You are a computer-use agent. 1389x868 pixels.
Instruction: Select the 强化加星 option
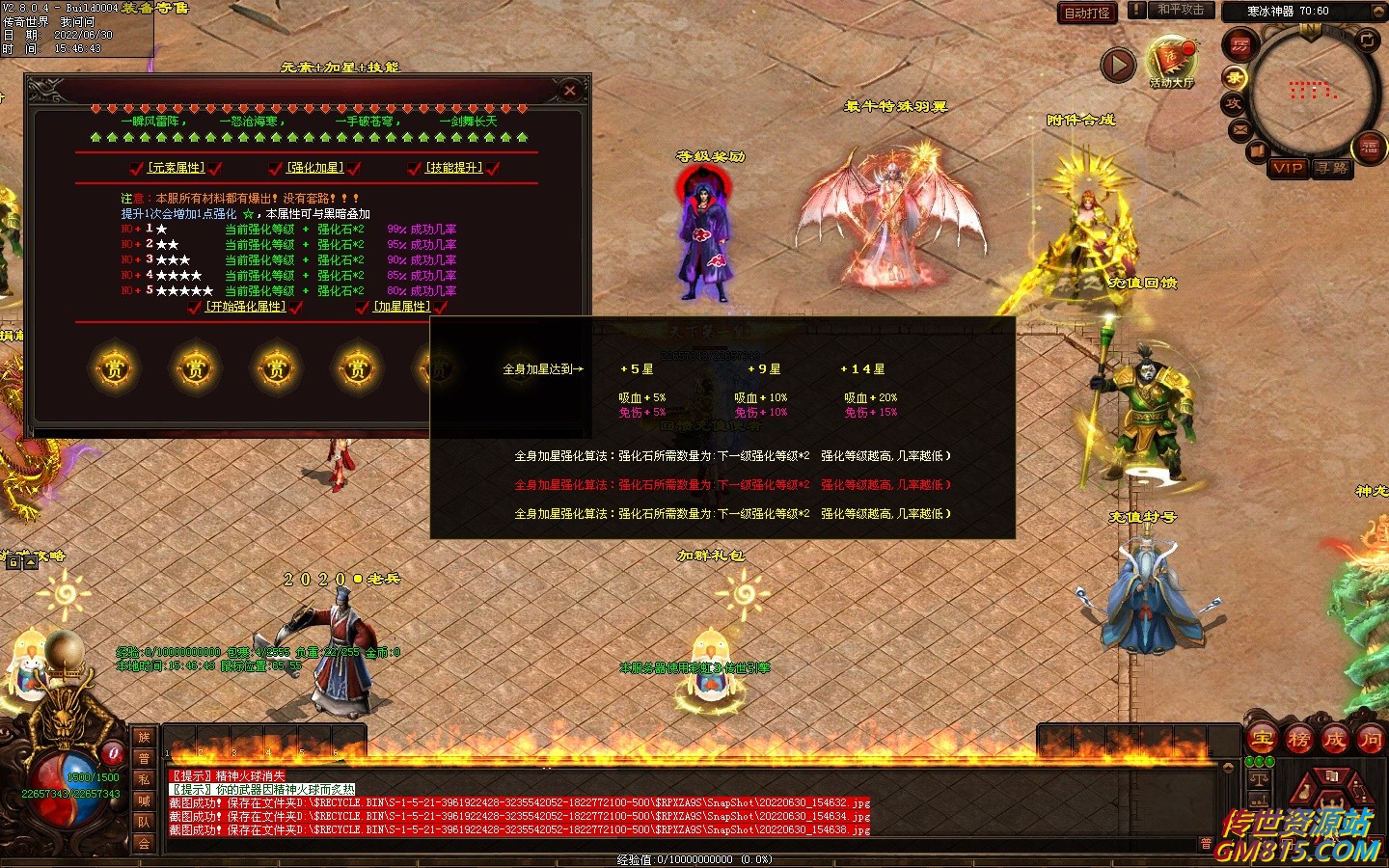coord(314,168)
